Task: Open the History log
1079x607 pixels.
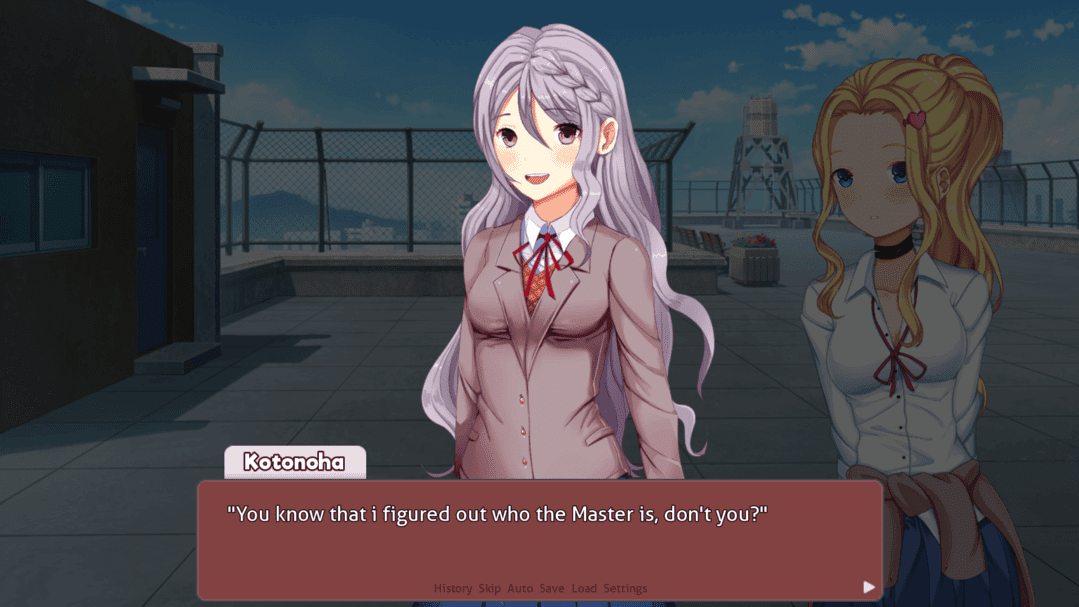Action: [x=452, y=589]
